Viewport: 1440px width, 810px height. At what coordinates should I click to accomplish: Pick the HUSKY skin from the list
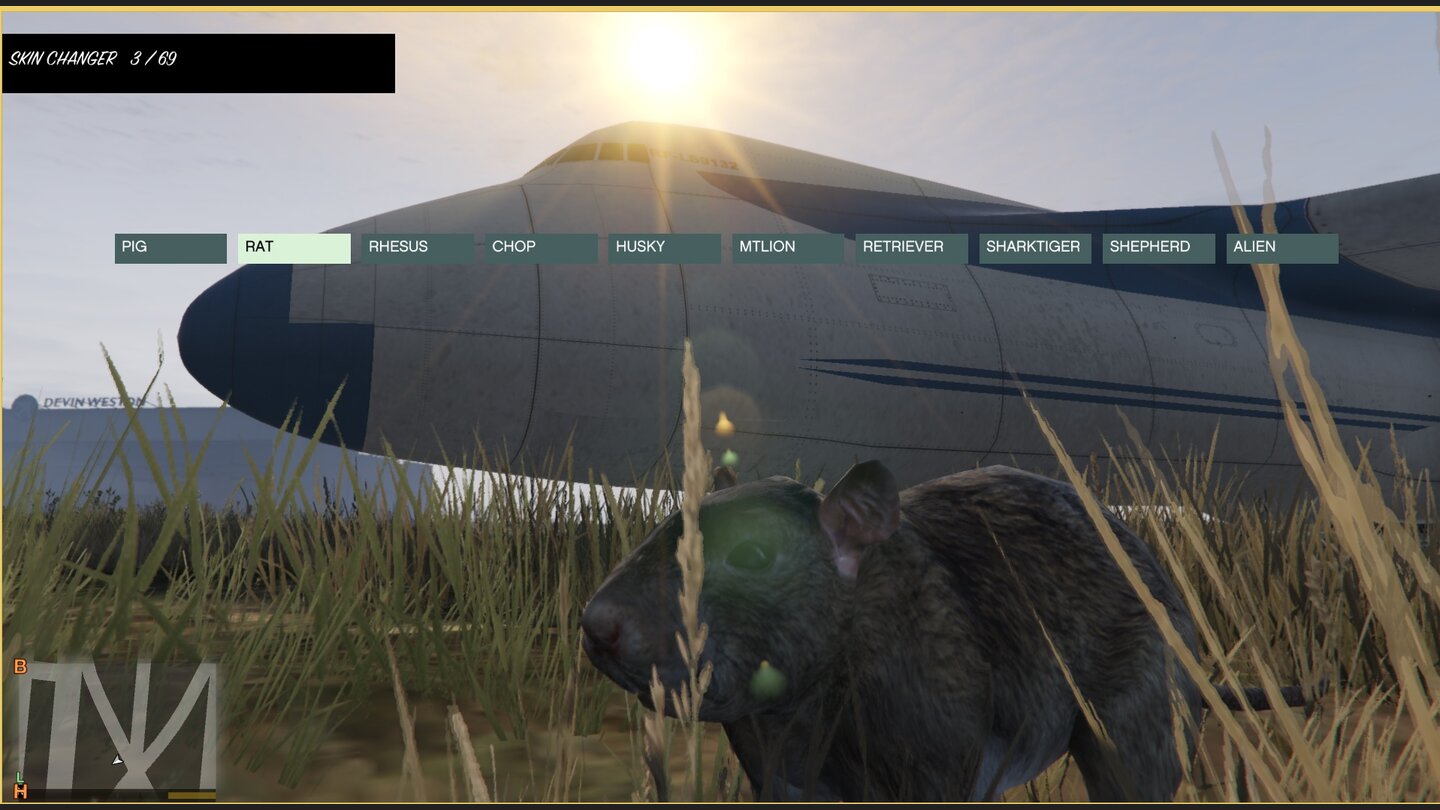pos(663,247)
